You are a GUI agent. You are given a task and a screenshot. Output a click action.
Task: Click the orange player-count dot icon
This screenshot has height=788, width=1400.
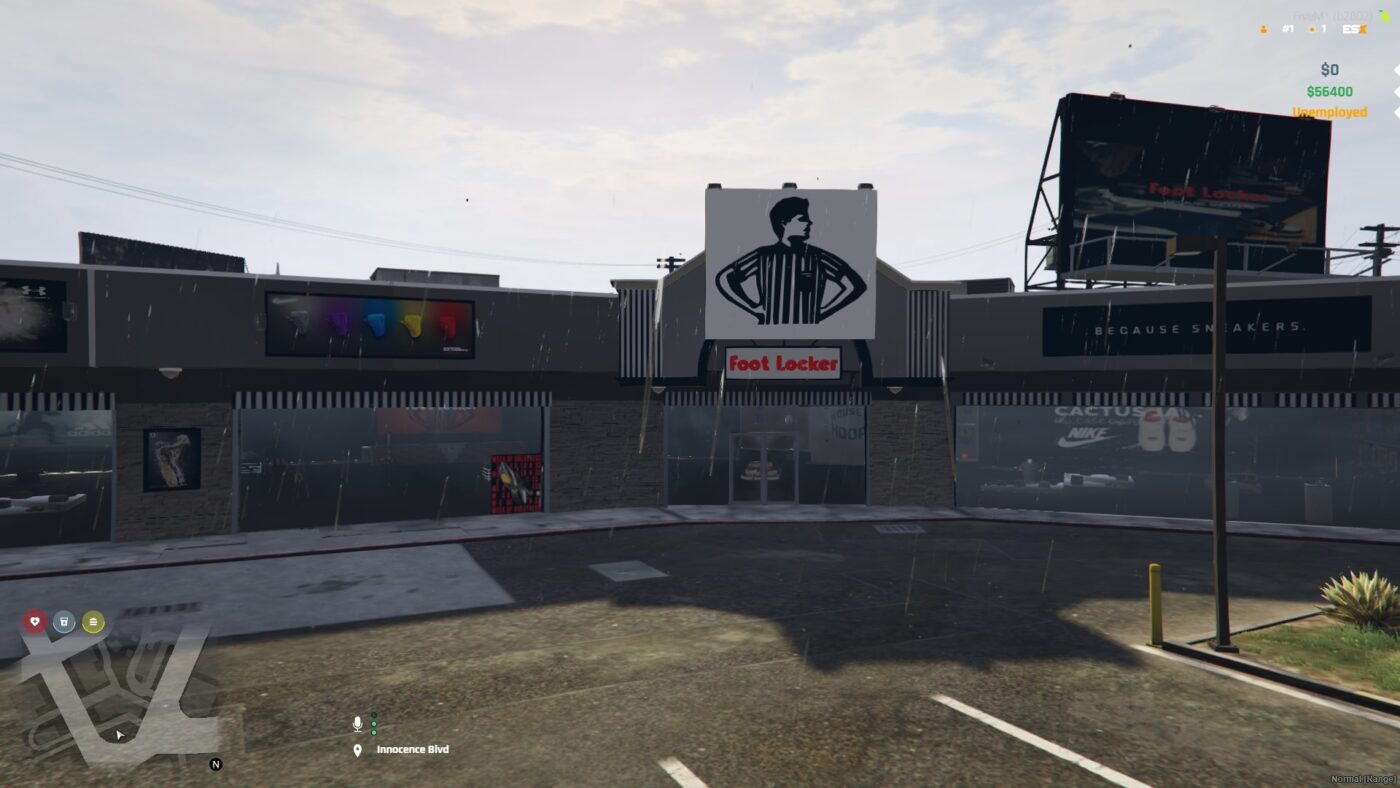point(1312,29)
